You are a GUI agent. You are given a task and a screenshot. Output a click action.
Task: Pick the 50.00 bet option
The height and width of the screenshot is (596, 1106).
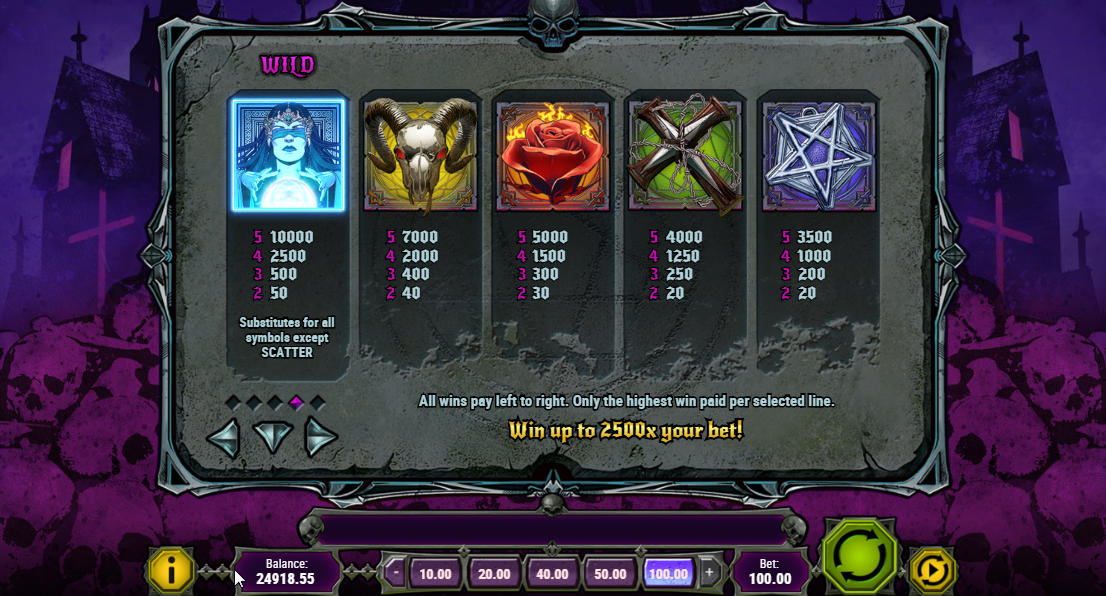click(x=610, y=574)
